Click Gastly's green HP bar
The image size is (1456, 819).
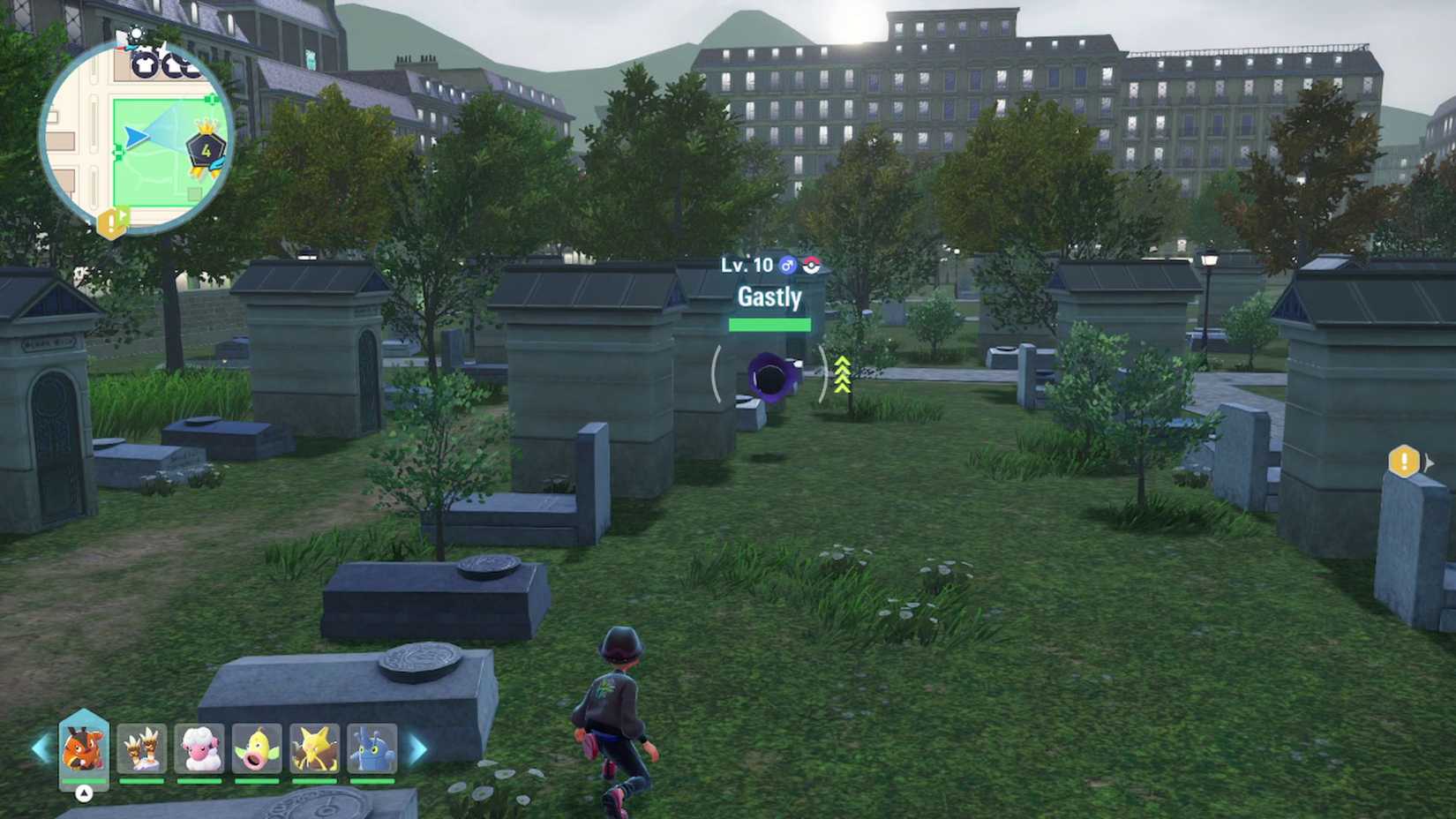coord(768,325)
